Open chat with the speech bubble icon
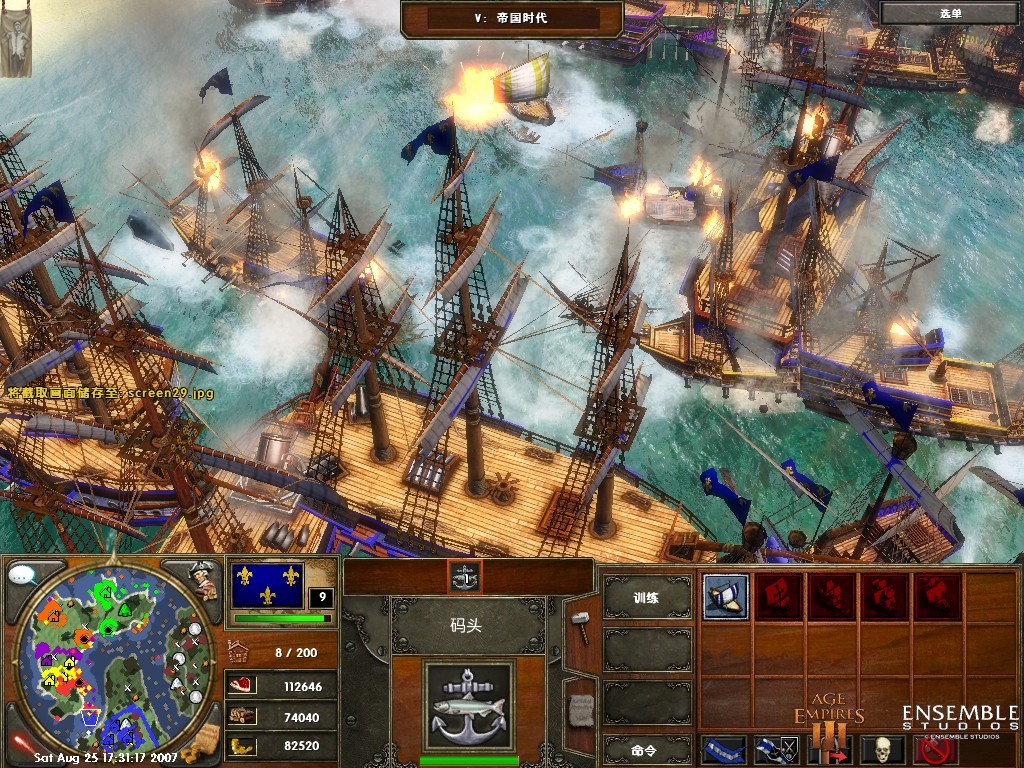The height and width of the screenshot is (768, 1024). coord(23,577)
